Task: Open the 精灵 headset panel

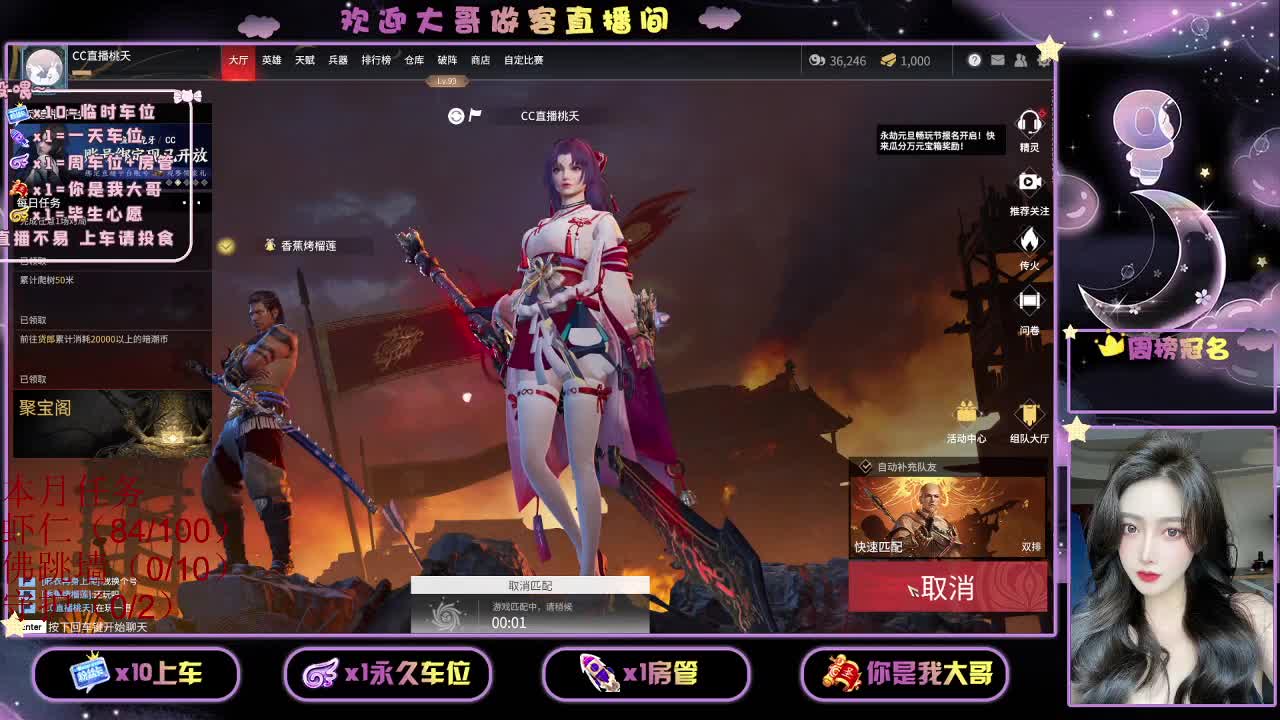Action: [1030, 124]
